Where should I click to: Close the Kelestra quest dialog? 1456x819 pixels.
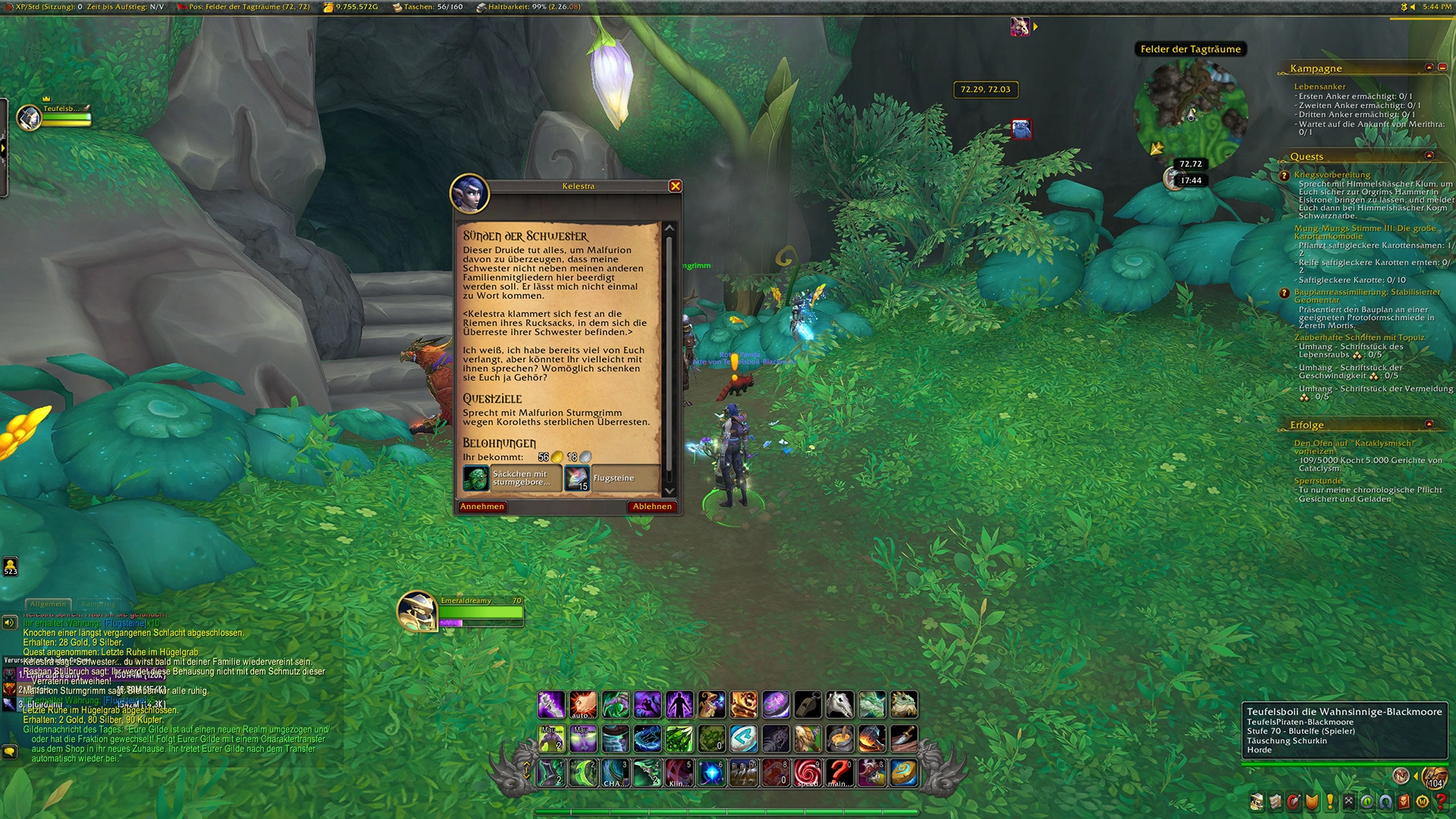pyautogui.click(x=675, y=187)
